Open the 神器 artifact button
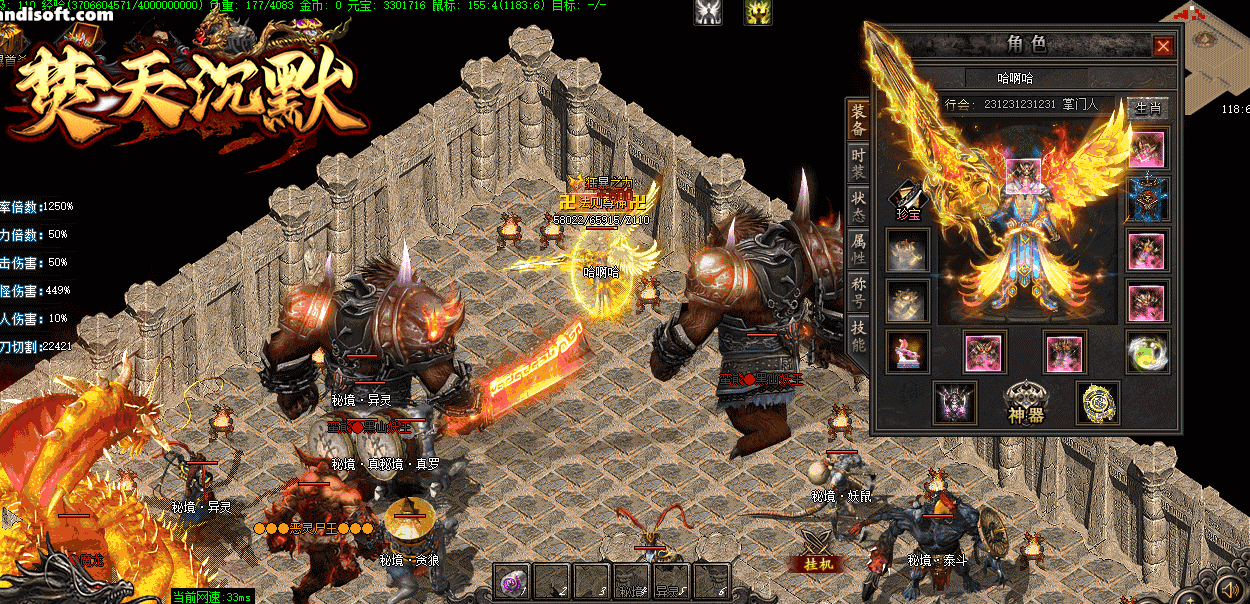This screenshot has width=1250, height=604. (1025, 402)
